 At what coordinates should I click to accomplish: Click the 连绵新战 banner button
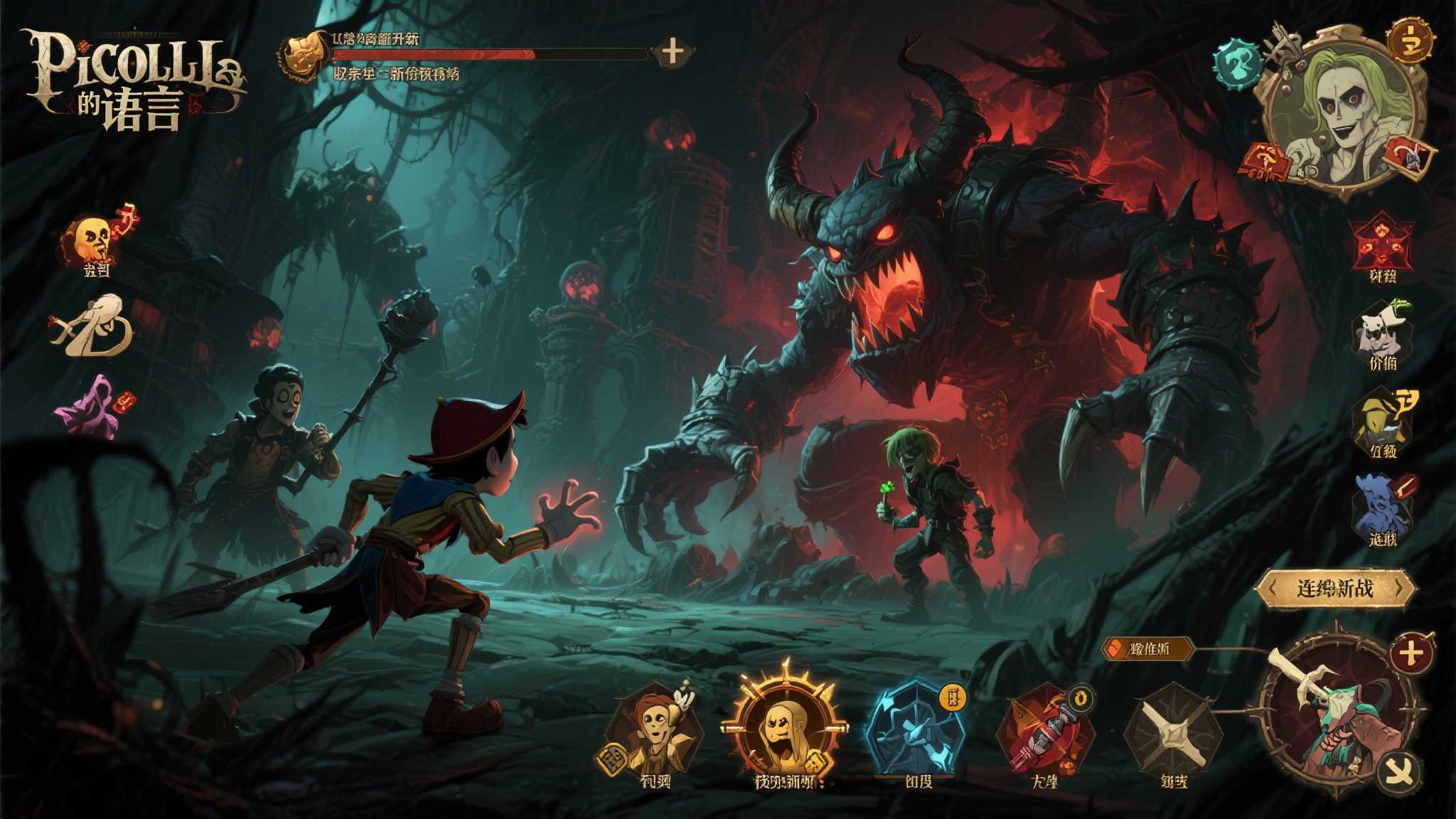click(1334, 589)
